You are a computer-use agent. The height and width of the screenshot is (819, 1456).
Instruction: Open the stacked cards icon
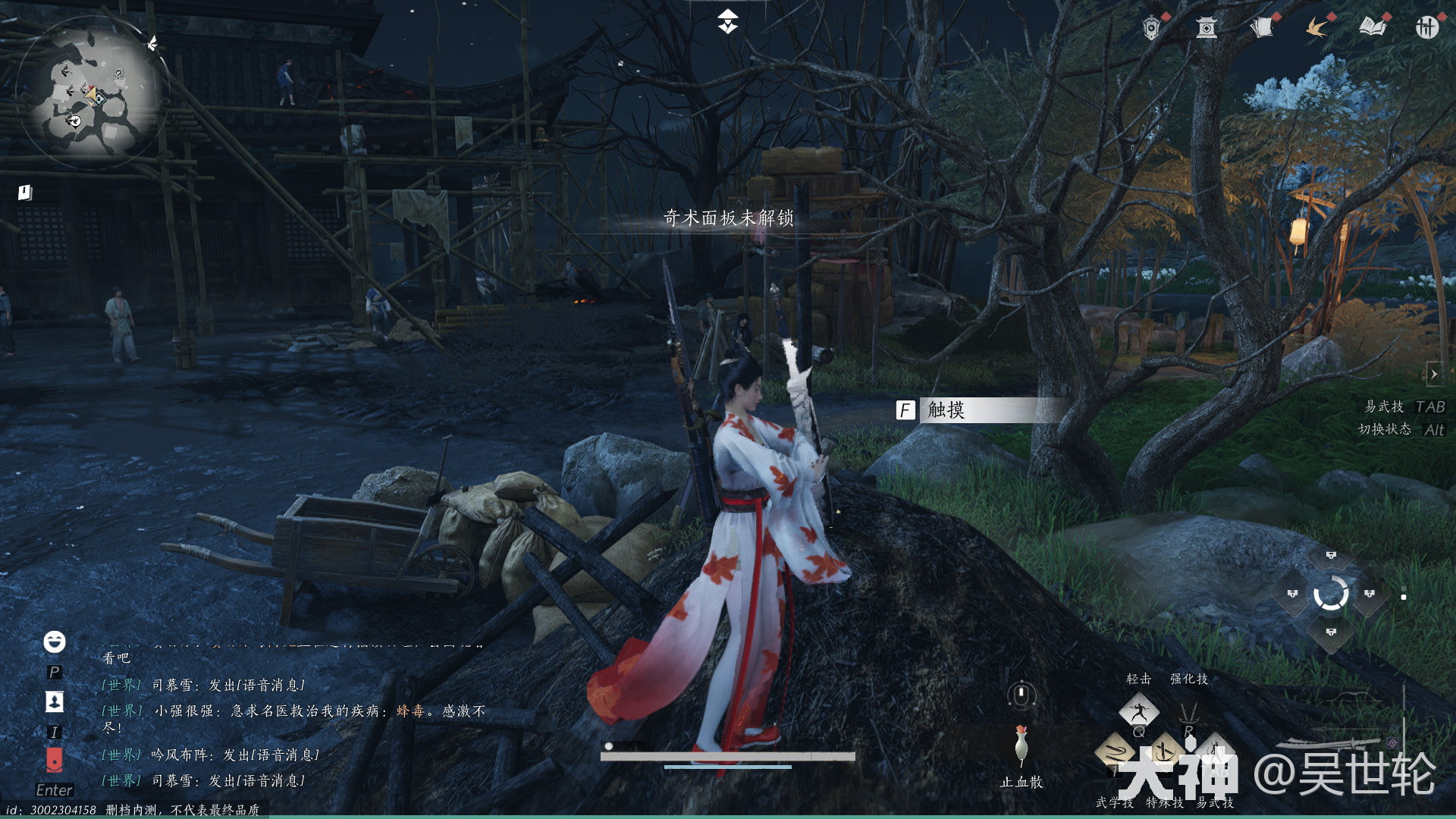coord(1261,28)
